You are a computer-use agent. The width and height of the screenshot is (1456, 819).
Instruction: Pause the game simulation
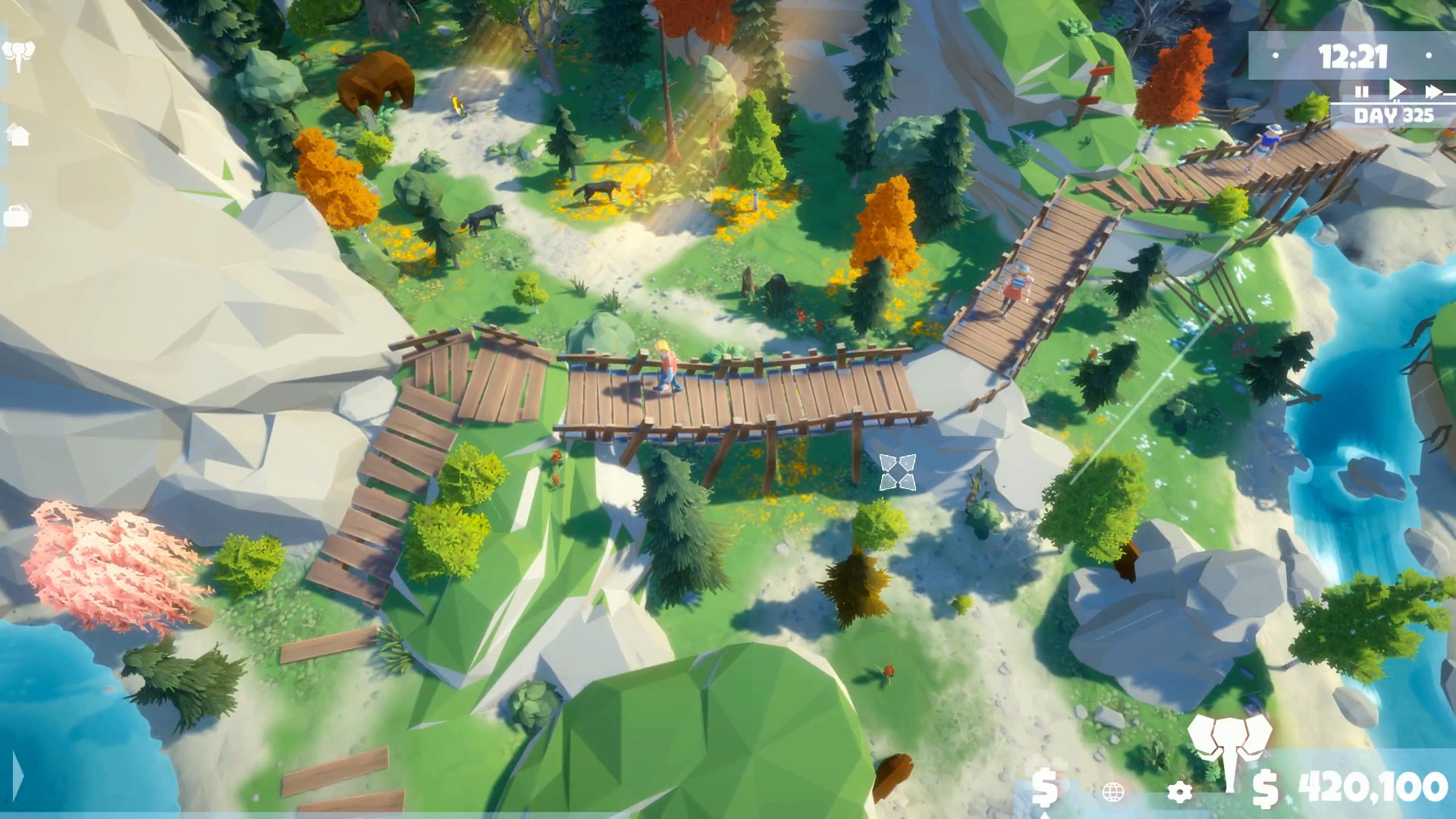tap(1361, 89)
